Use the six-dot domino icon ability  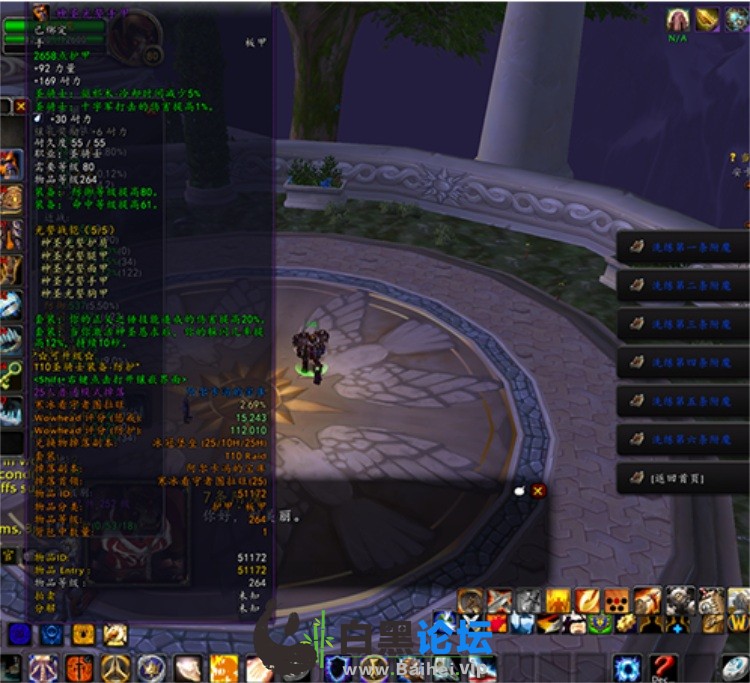[x=618, y=600]
